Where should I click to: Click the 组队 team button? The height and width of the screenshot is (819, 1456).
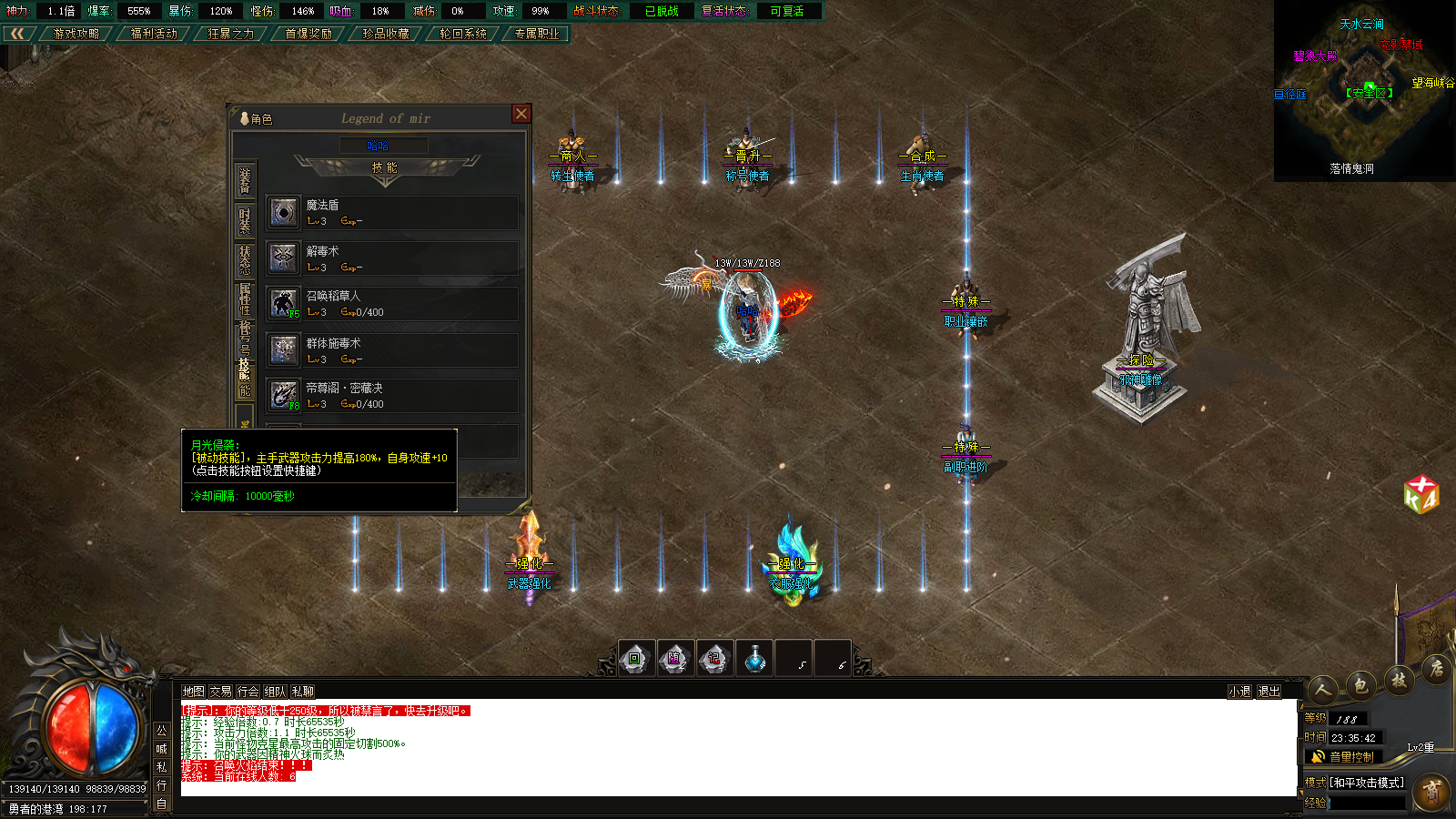click(x=275, y=692)
